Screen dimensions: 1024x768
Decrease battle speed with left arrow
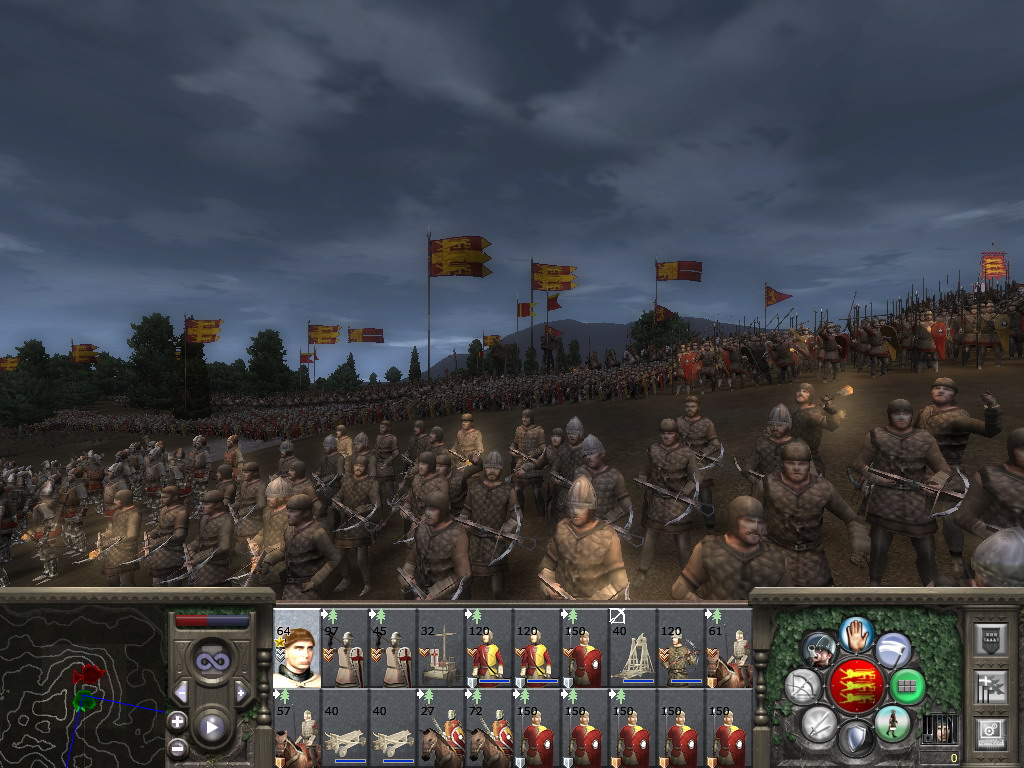coord(181,692)
